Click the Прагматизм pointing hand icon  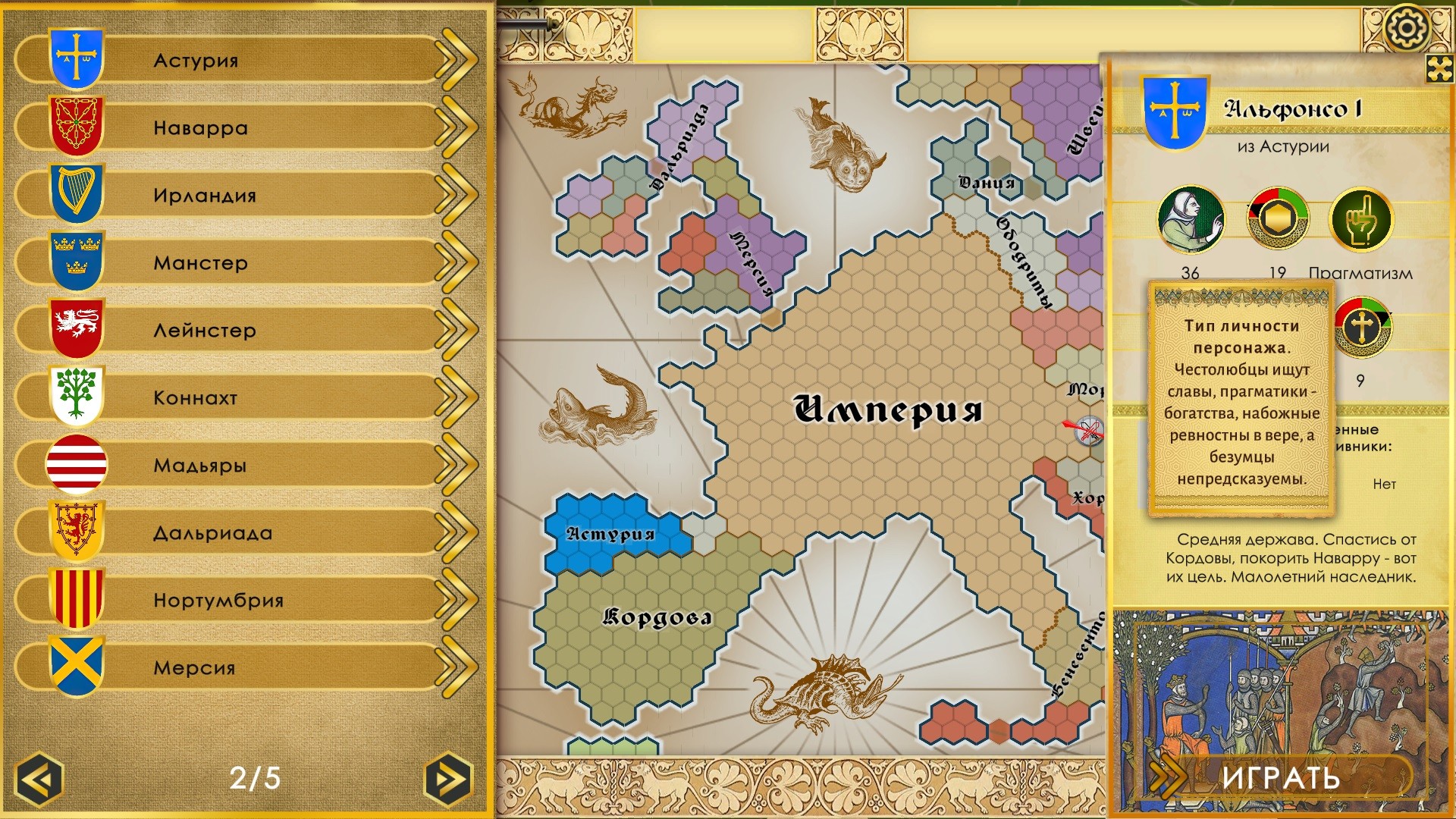pyautogui.click(x=1361, y=220)
